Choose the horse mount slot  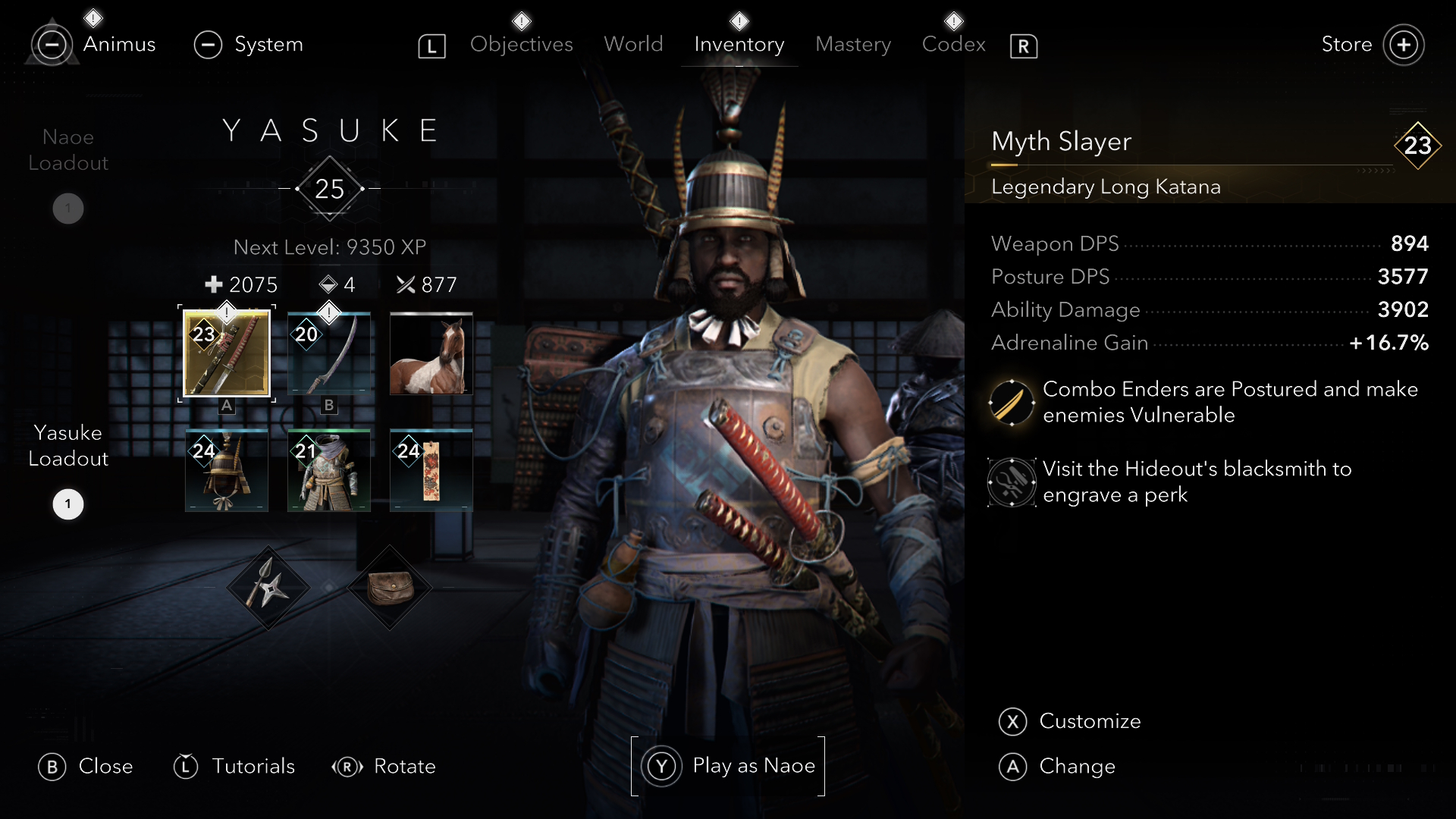pyautogui.click(x=431, y=353)
